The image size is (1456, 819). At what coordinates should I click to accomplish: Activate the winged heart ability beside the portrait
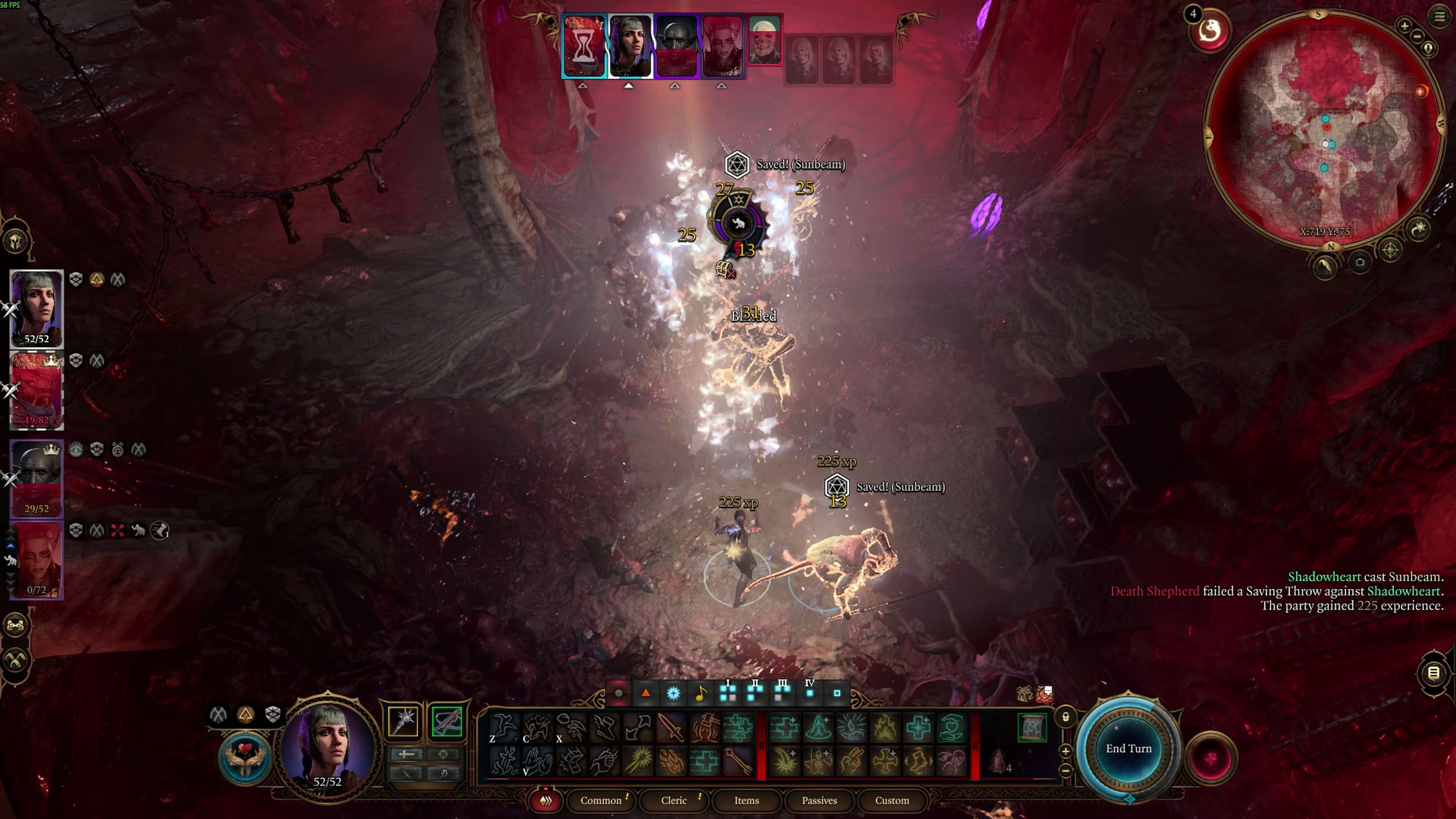tap(245, 758)
